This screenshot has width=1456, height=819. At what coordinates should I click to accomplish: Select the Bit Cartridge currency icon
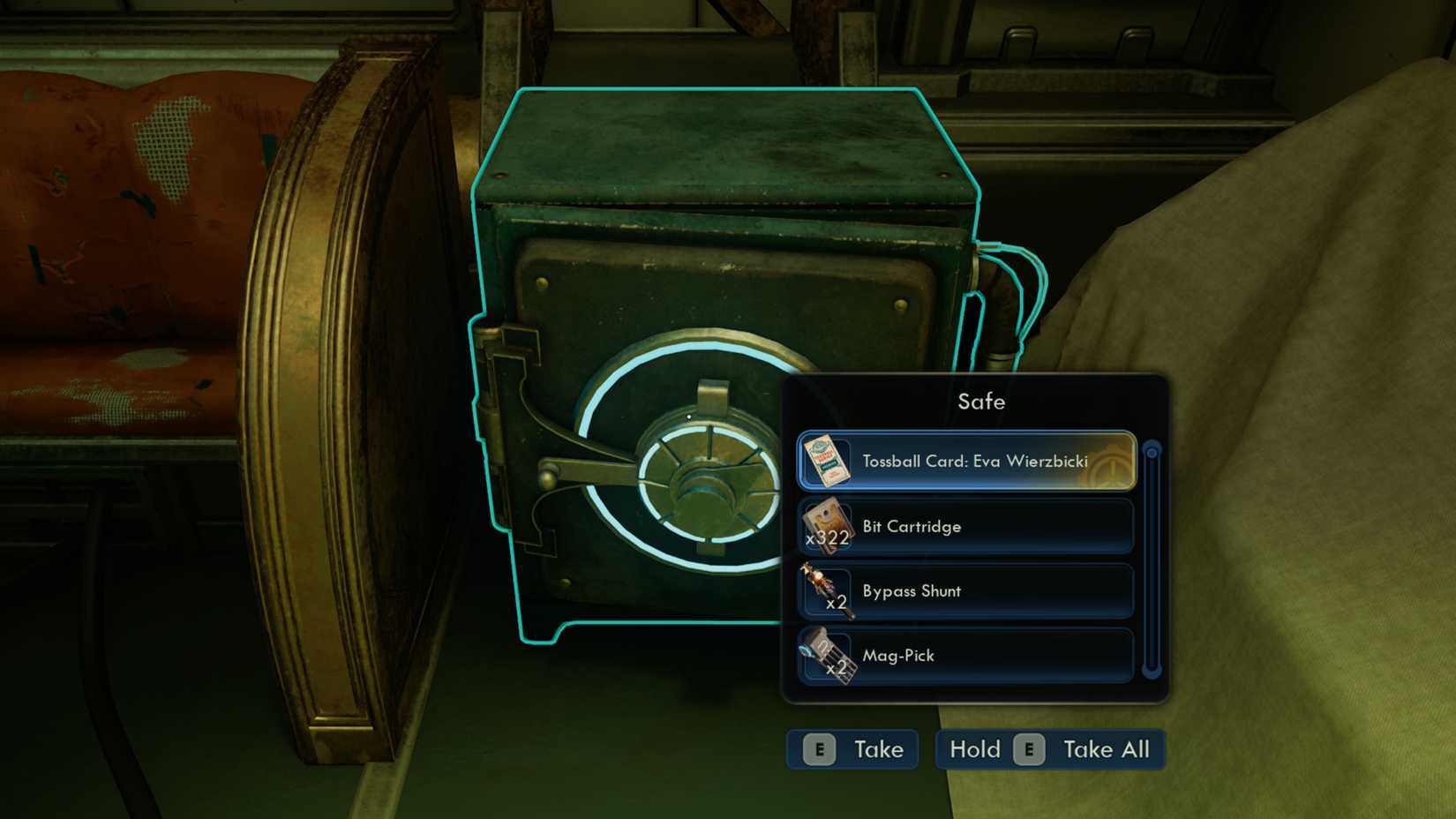pos(828,525)
